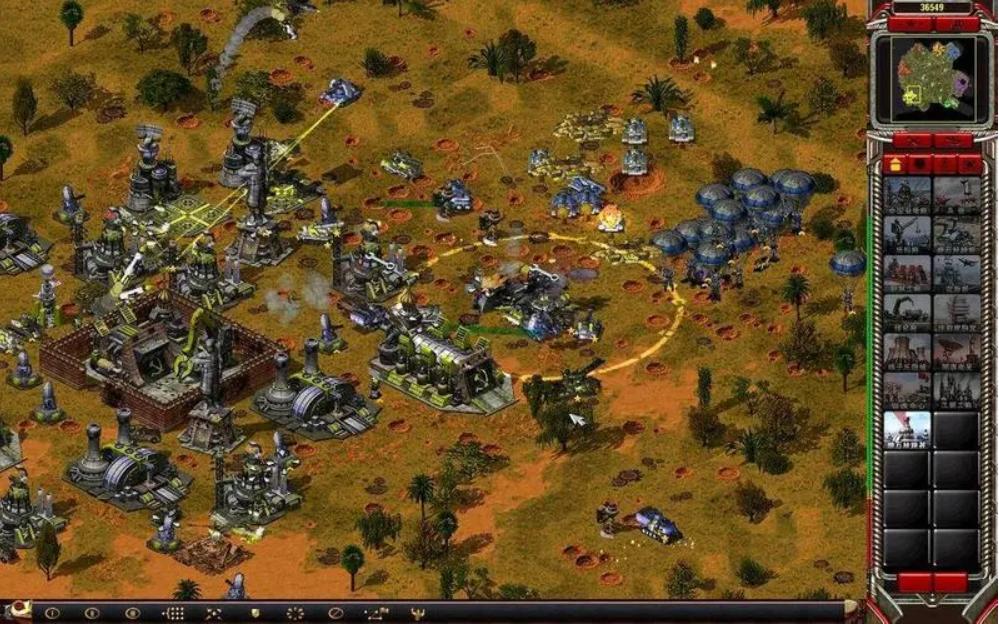Activate the dotted-circle scatter command

(x=295, y=613)
